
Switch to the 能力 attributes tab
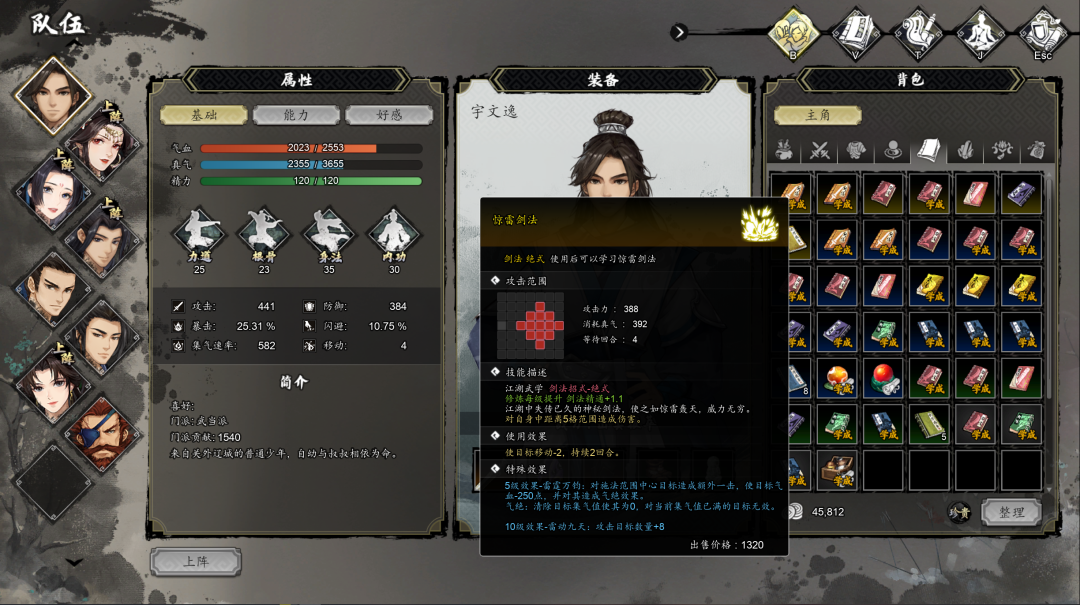pos(296,115)
